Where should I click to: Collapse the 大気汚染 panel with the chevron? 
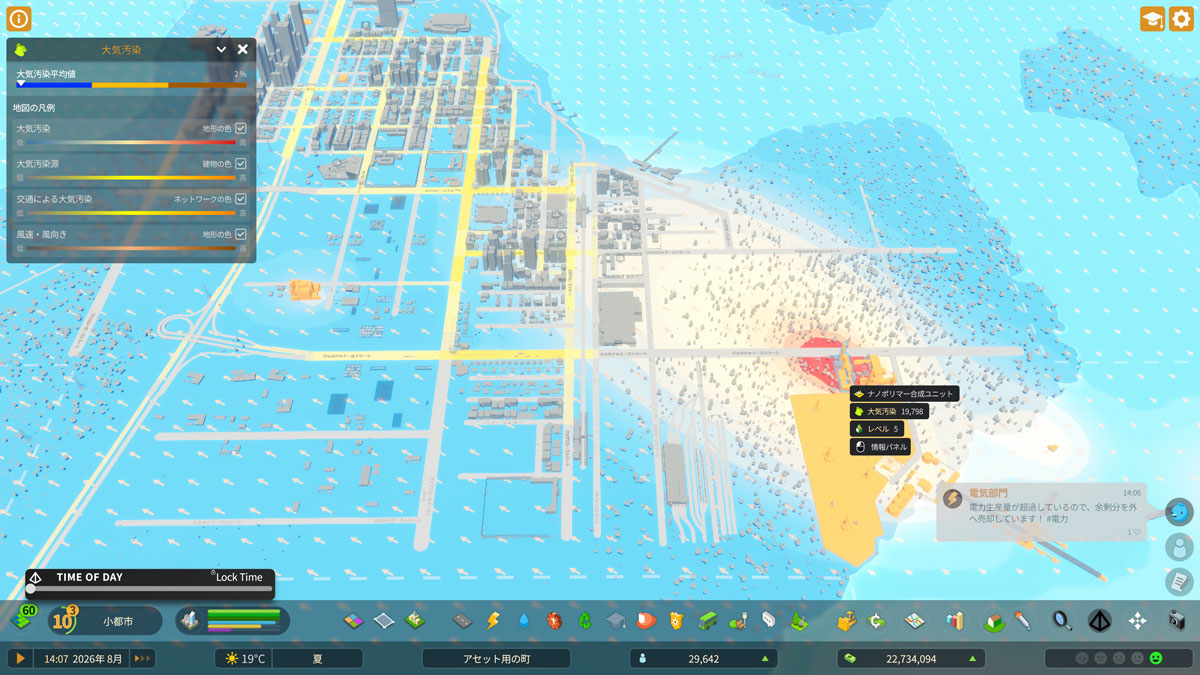pyautogui.click(x=222, y=49)
